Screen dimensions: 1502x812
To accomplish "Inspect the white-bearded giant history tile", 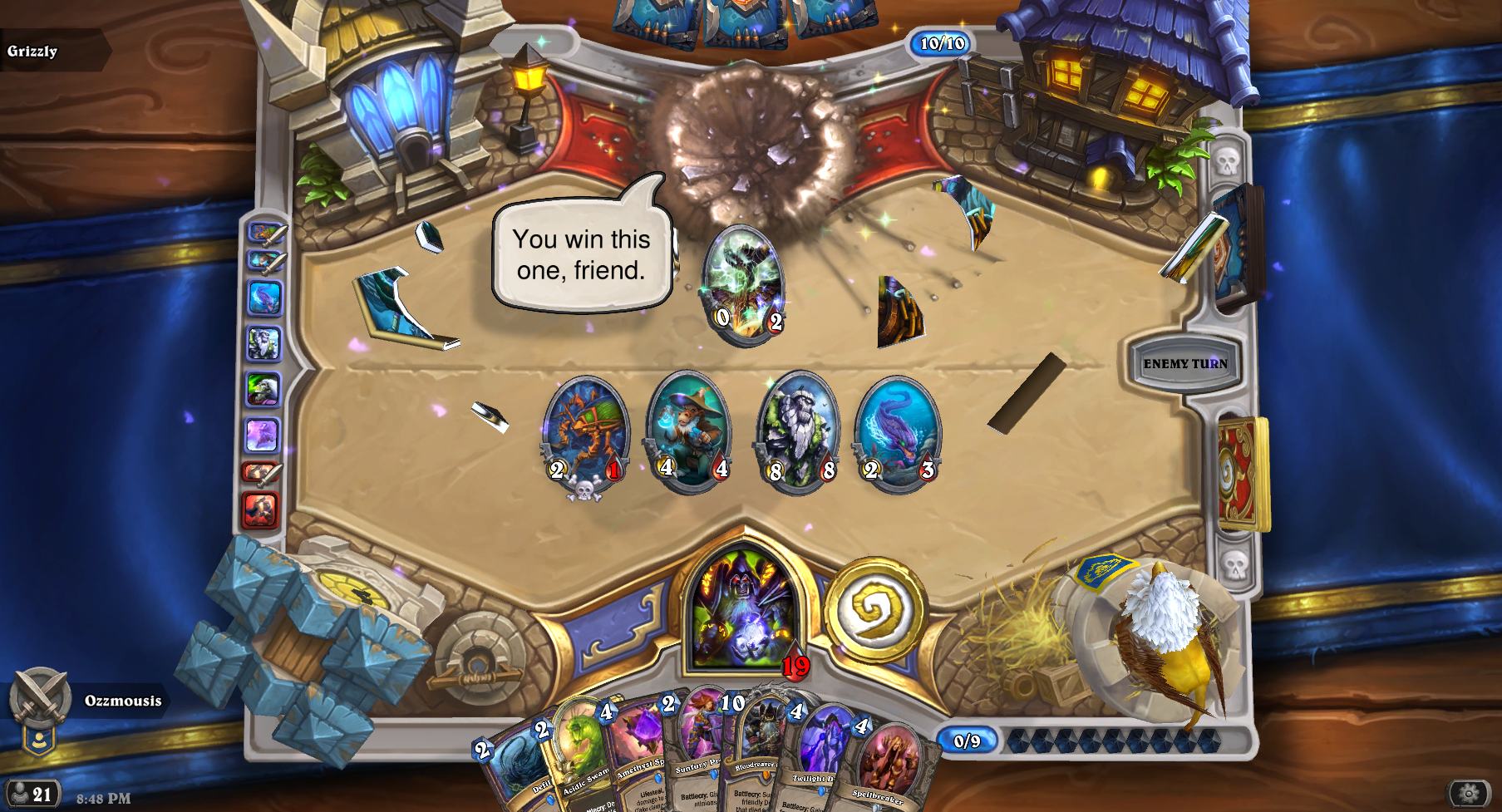I will coord(263,343).
